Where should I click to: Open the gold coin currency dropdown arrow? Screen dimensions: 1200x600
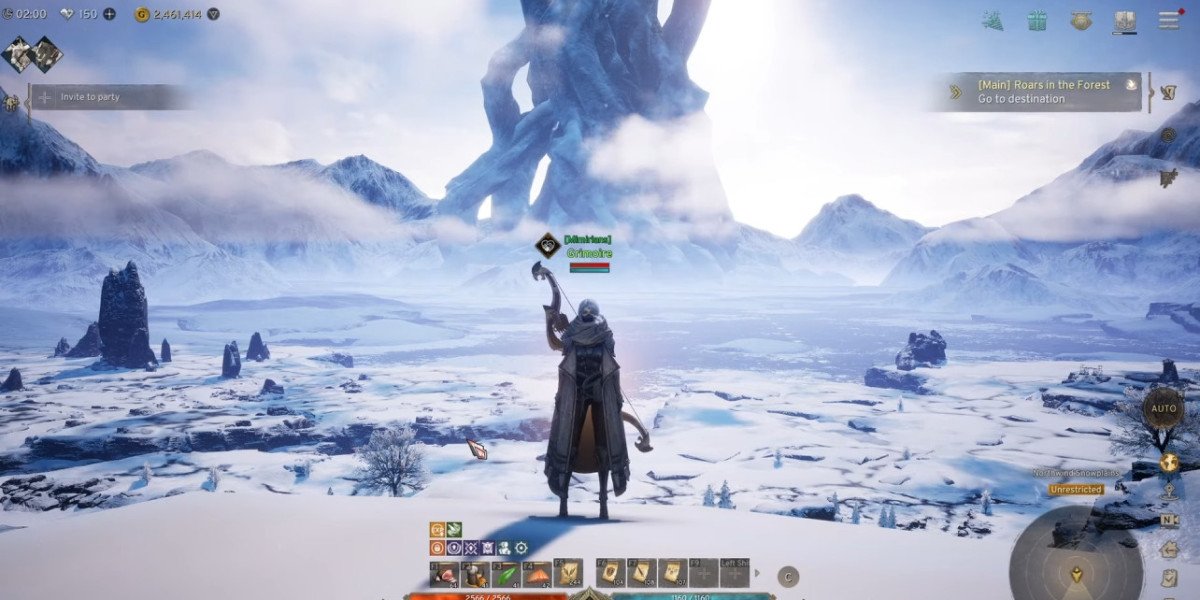coord(212,14)
